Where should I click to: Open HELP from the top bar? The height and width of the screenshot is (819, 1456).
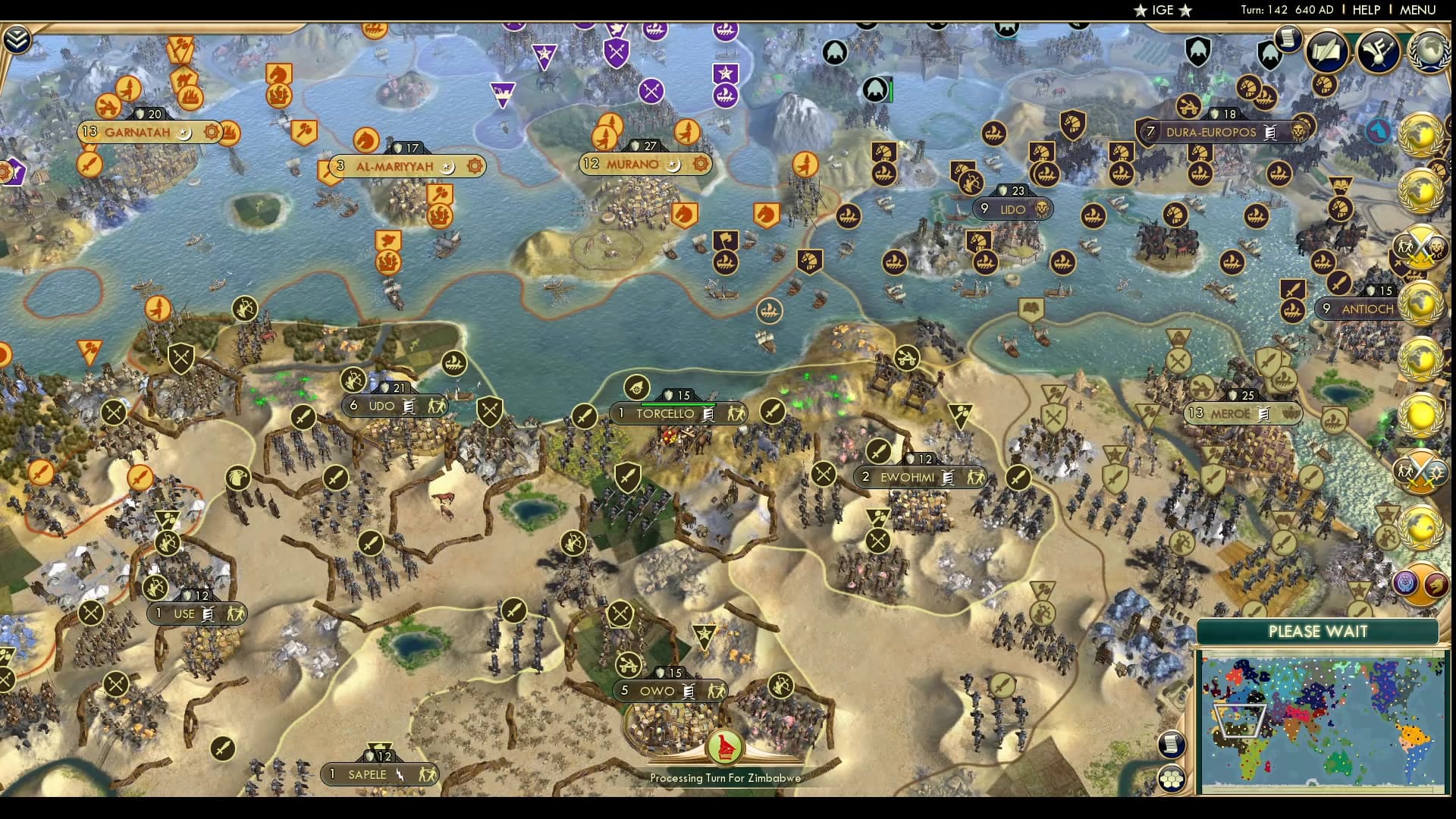click(1366, 11)
